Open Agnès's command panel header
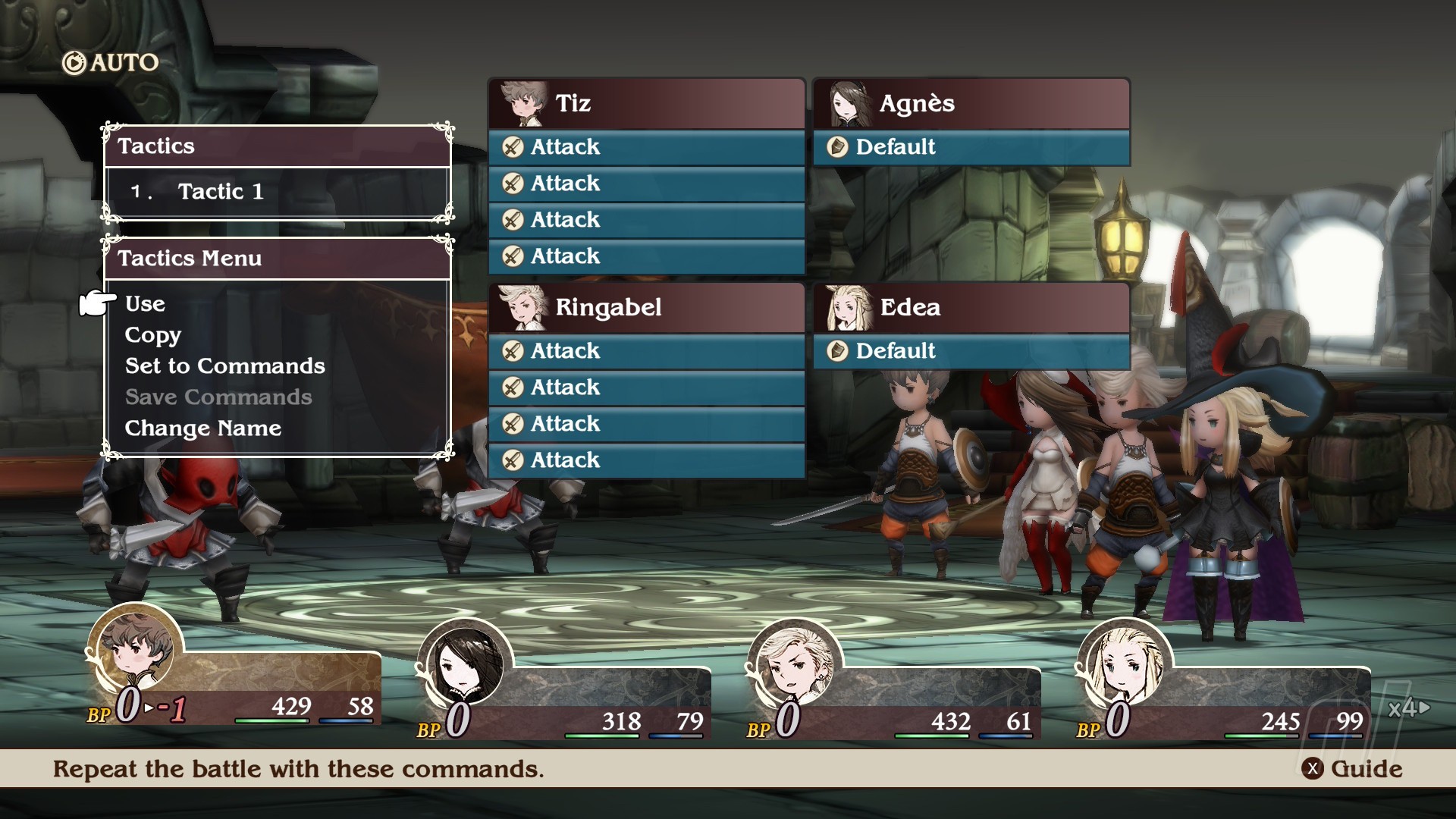 coord(971,104)
